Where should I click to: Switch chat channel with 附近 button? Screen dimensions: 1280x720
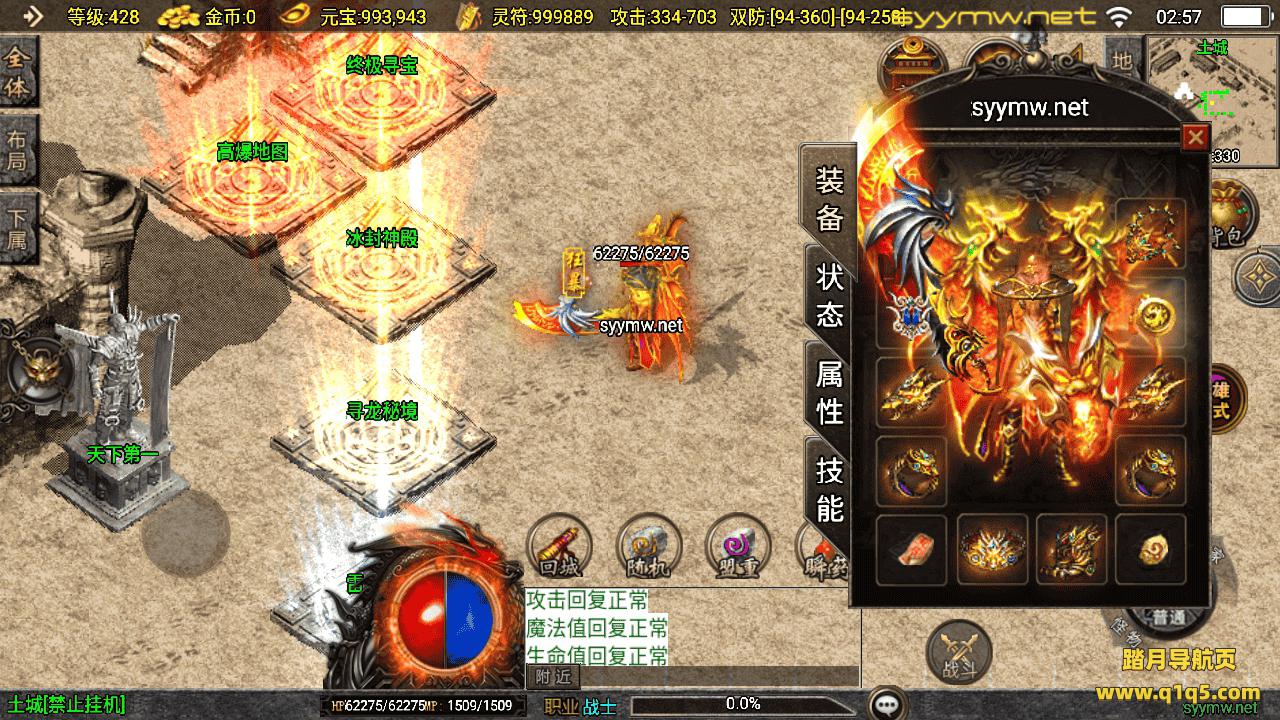pyautogui.click(x=553, y=677)
